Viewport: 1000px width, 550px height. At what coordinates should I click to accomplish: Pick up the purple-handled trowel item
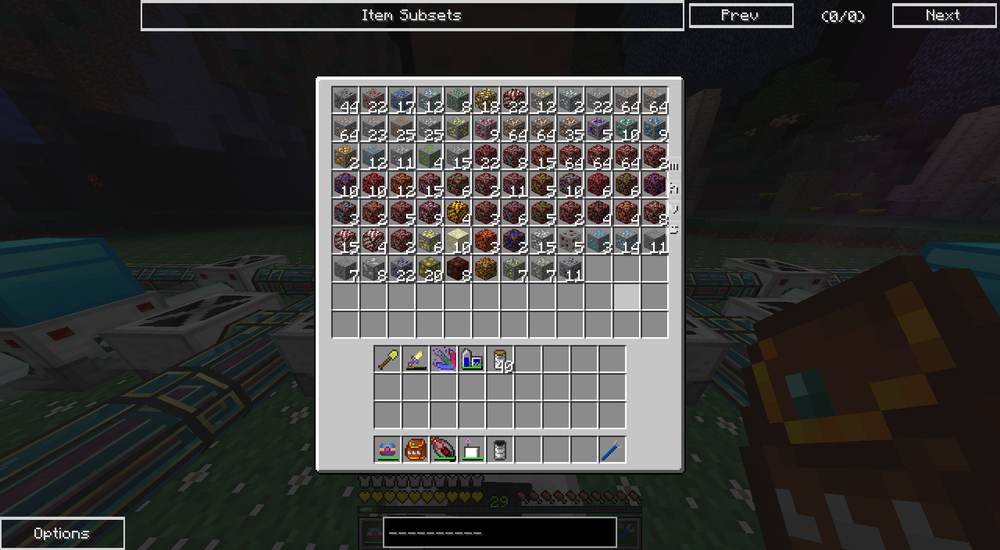[416, 359]
